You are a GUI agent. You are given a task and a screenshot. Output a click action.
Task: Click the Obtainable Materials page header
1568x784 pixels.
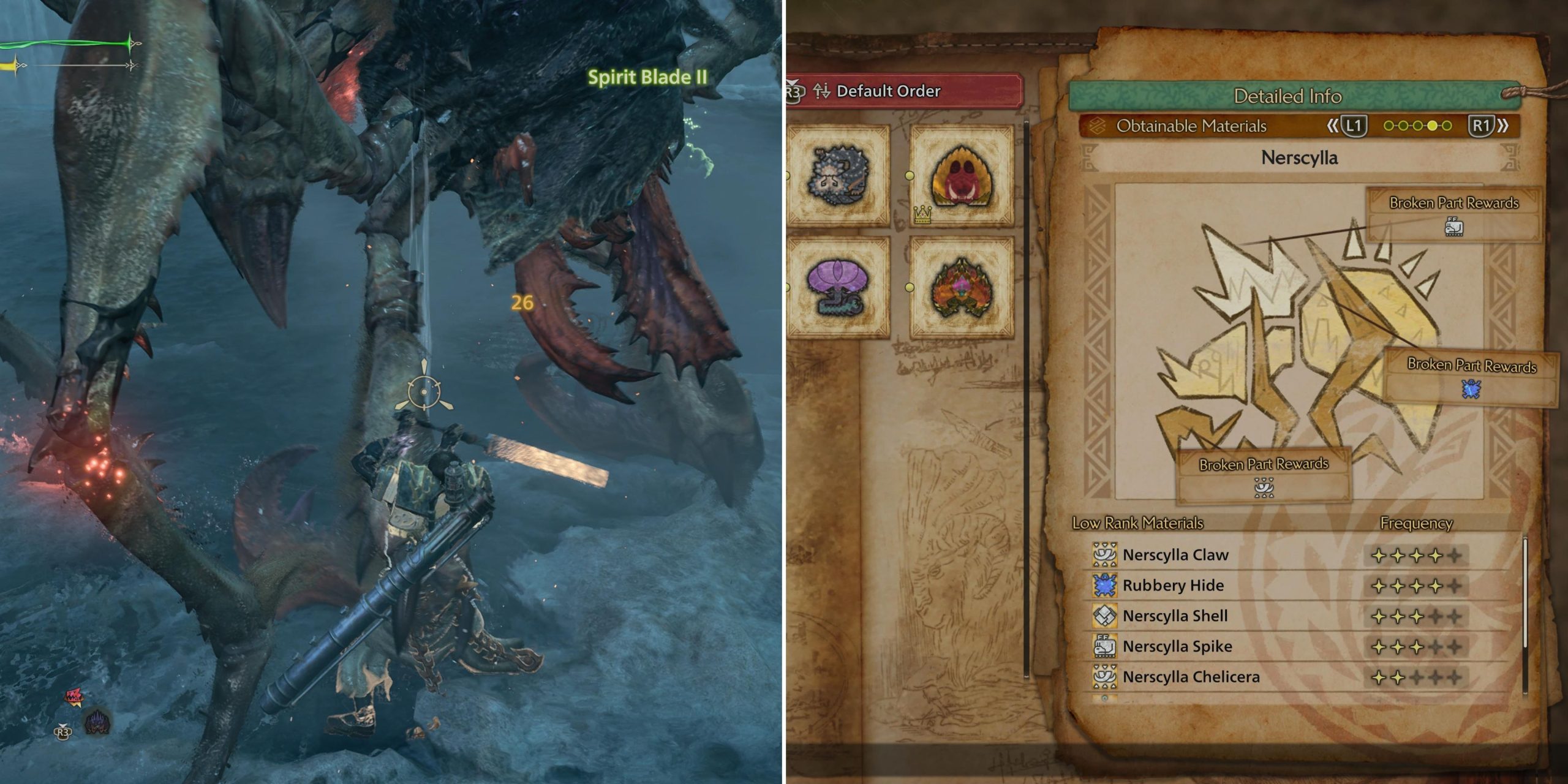click(1191, 126)
